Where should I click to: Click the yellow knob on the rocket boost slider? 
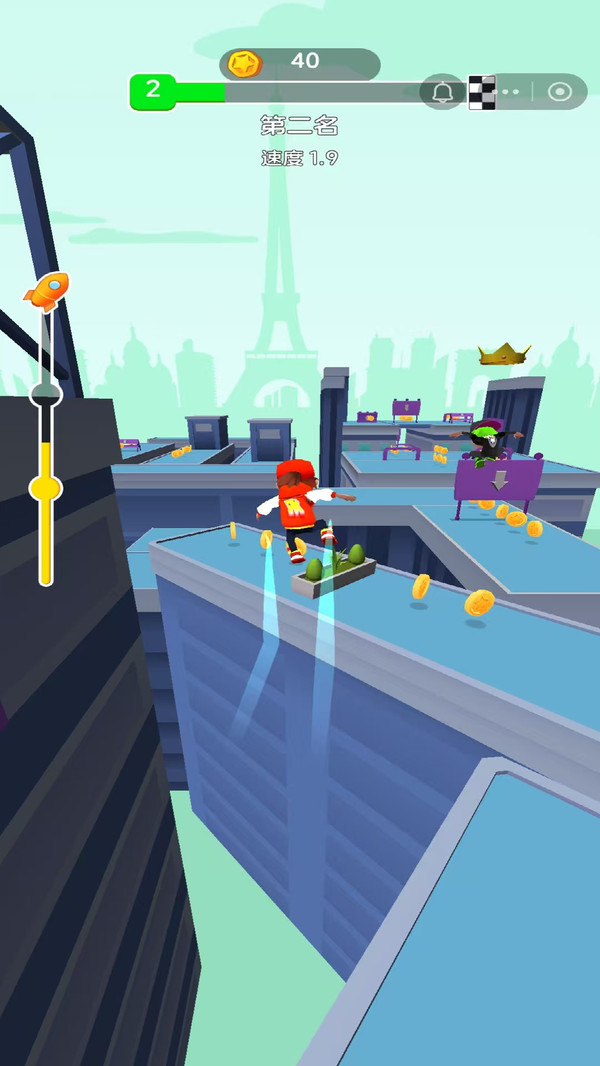tap(45, 488)
